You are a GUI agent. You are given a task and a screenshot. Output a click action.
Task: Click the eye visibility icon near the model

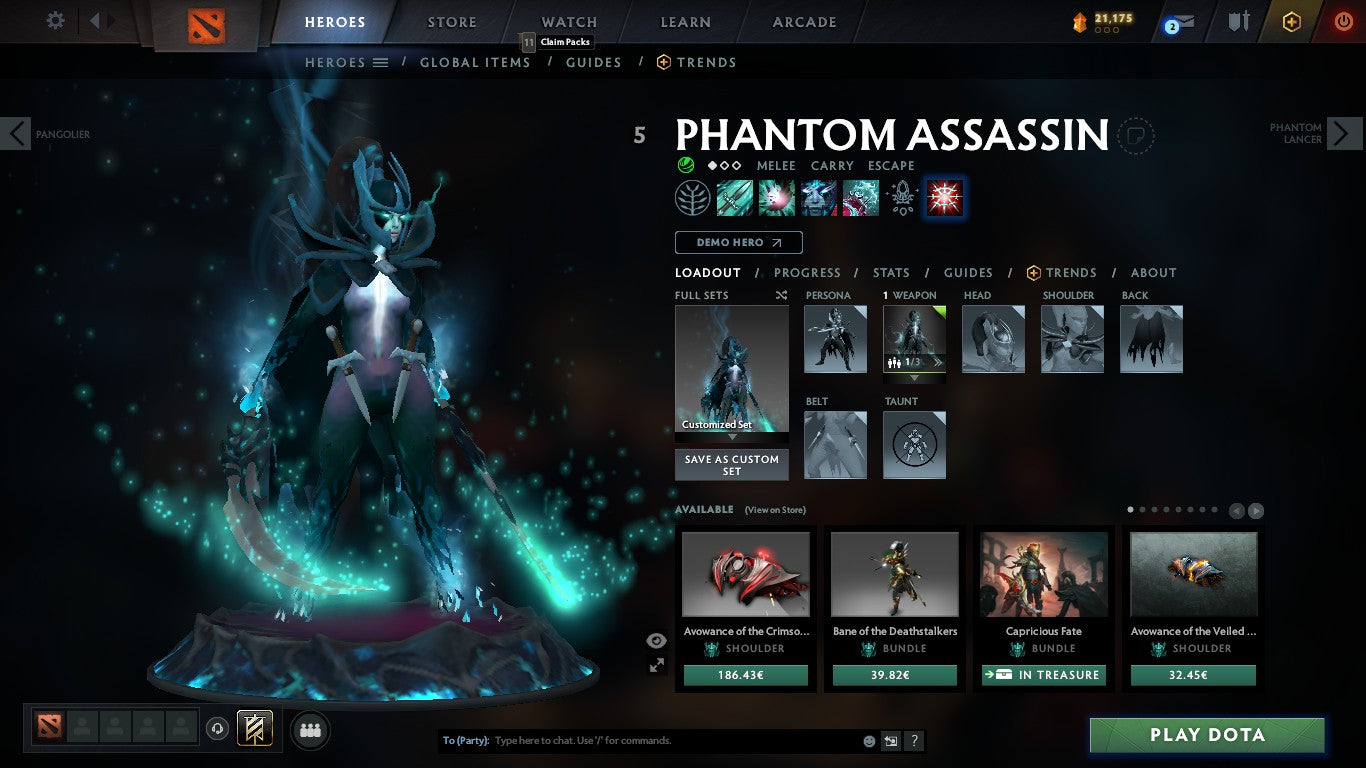(x=656, y=638)
